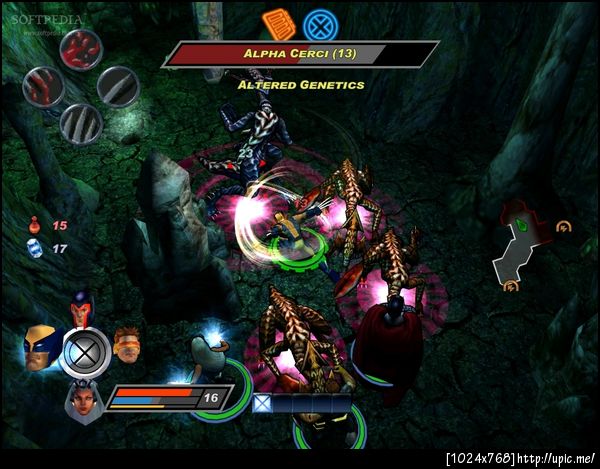Click the highlighted X combo slot
The width and height of the screenshot is (600, 469).
(x=261, y=403)
